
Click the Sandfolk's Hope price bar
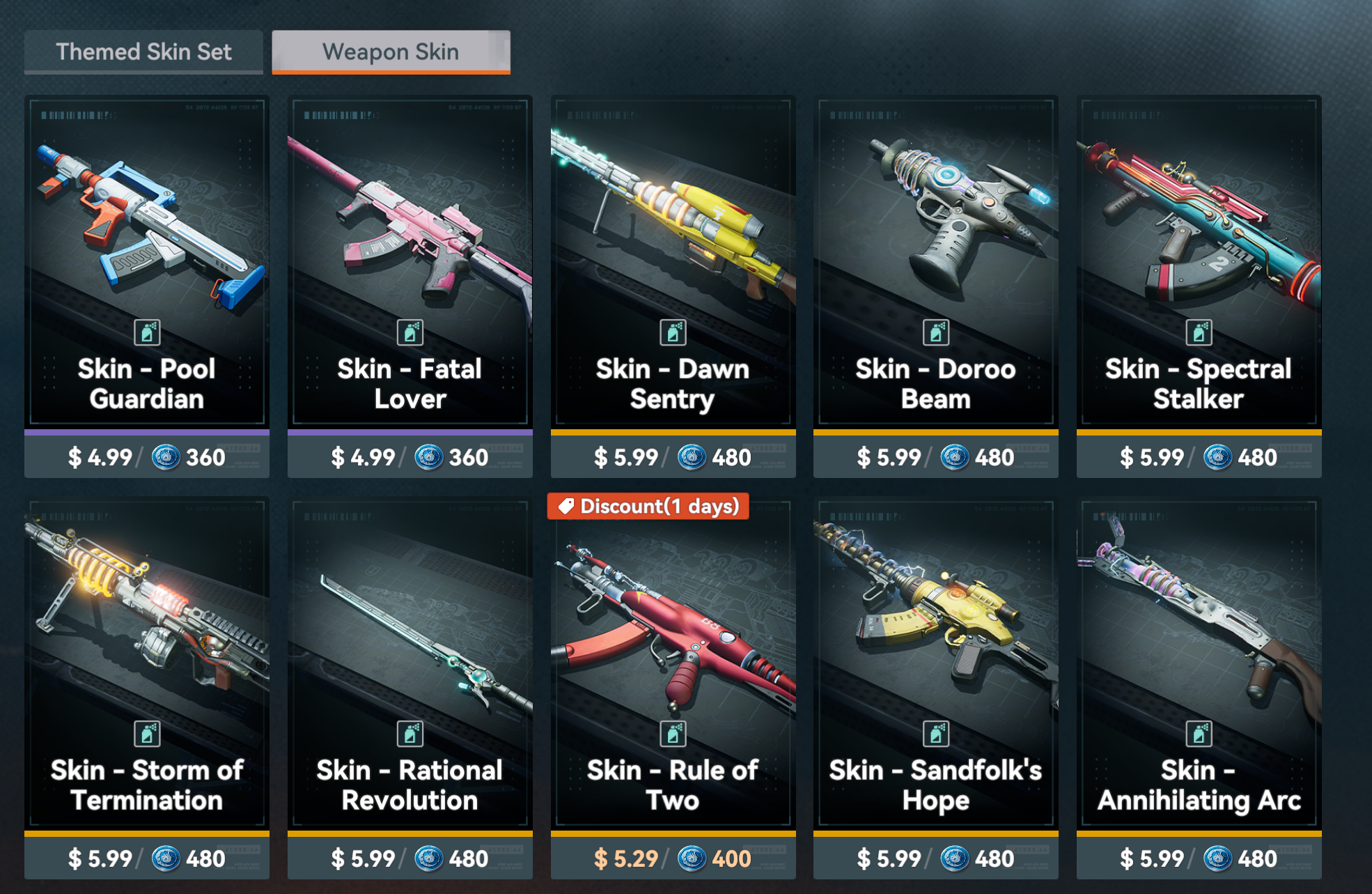(935, 858)
